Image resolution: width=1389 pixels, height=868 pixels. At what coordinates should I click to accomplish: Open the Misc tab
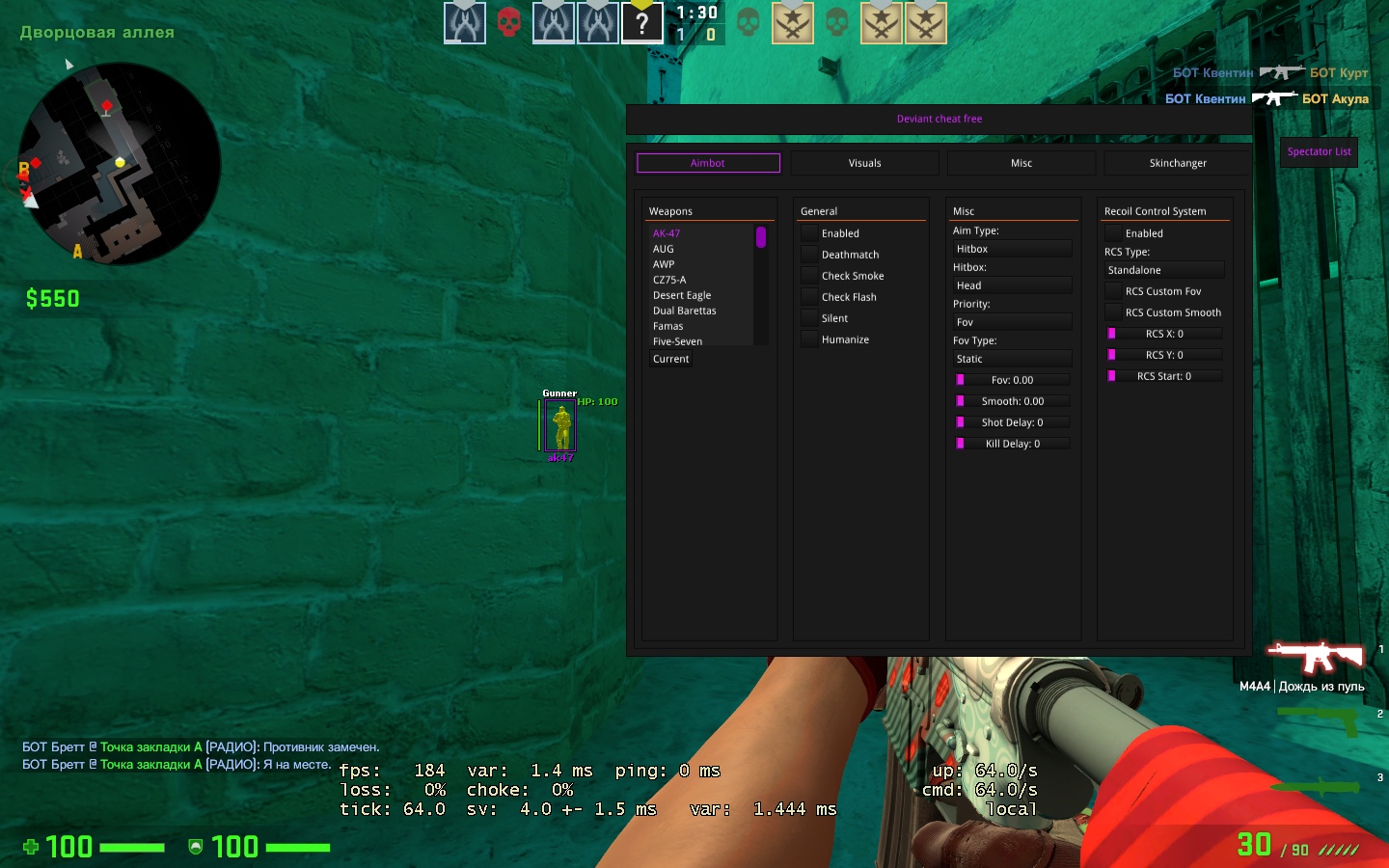tap(1021, 163)
